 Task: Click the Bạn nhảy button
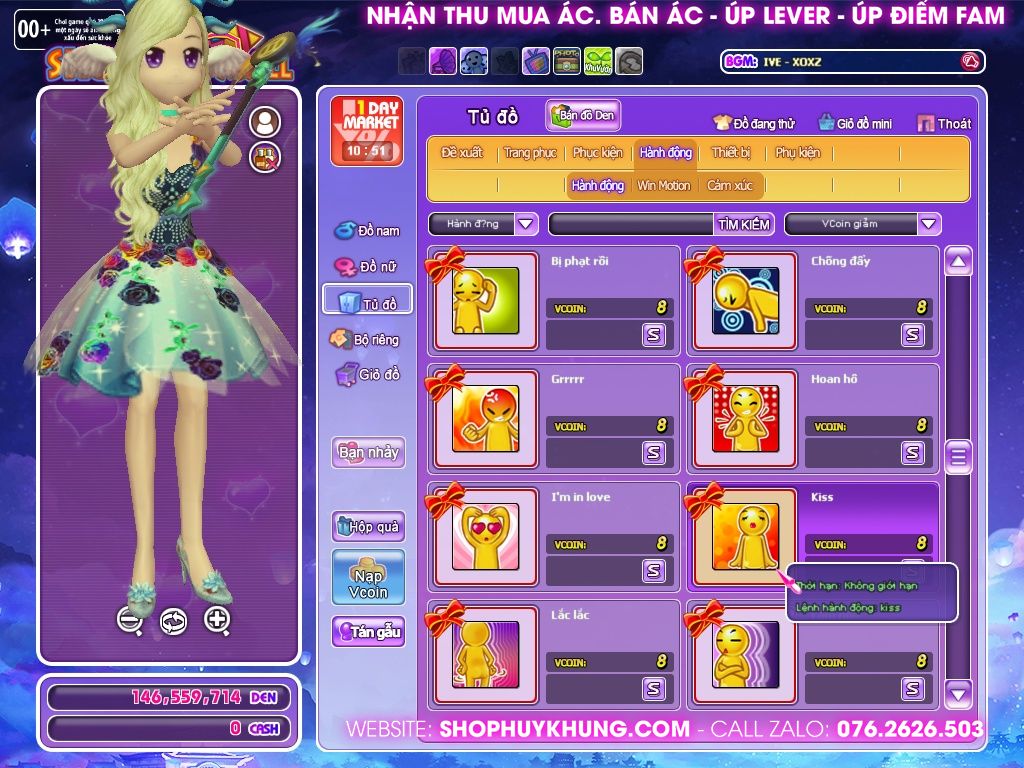(368, 452)
